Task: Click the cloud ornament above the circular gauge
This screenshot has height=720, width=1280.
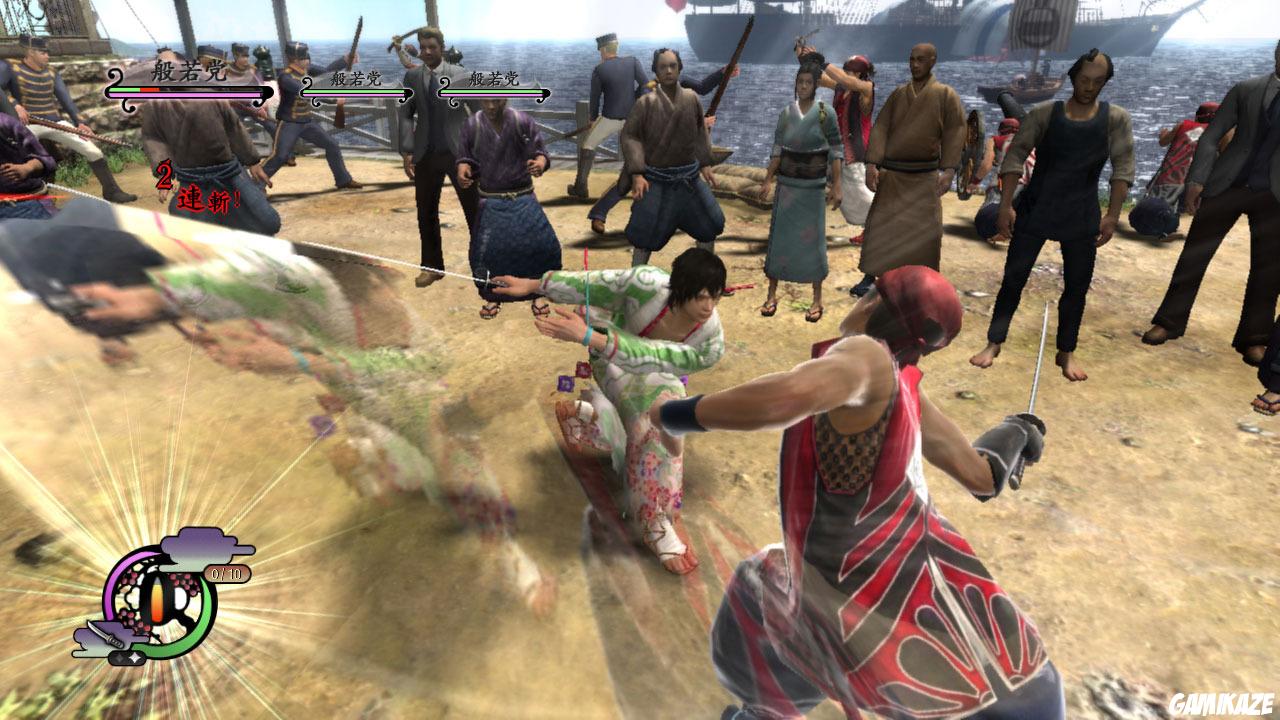Action: 195,547
